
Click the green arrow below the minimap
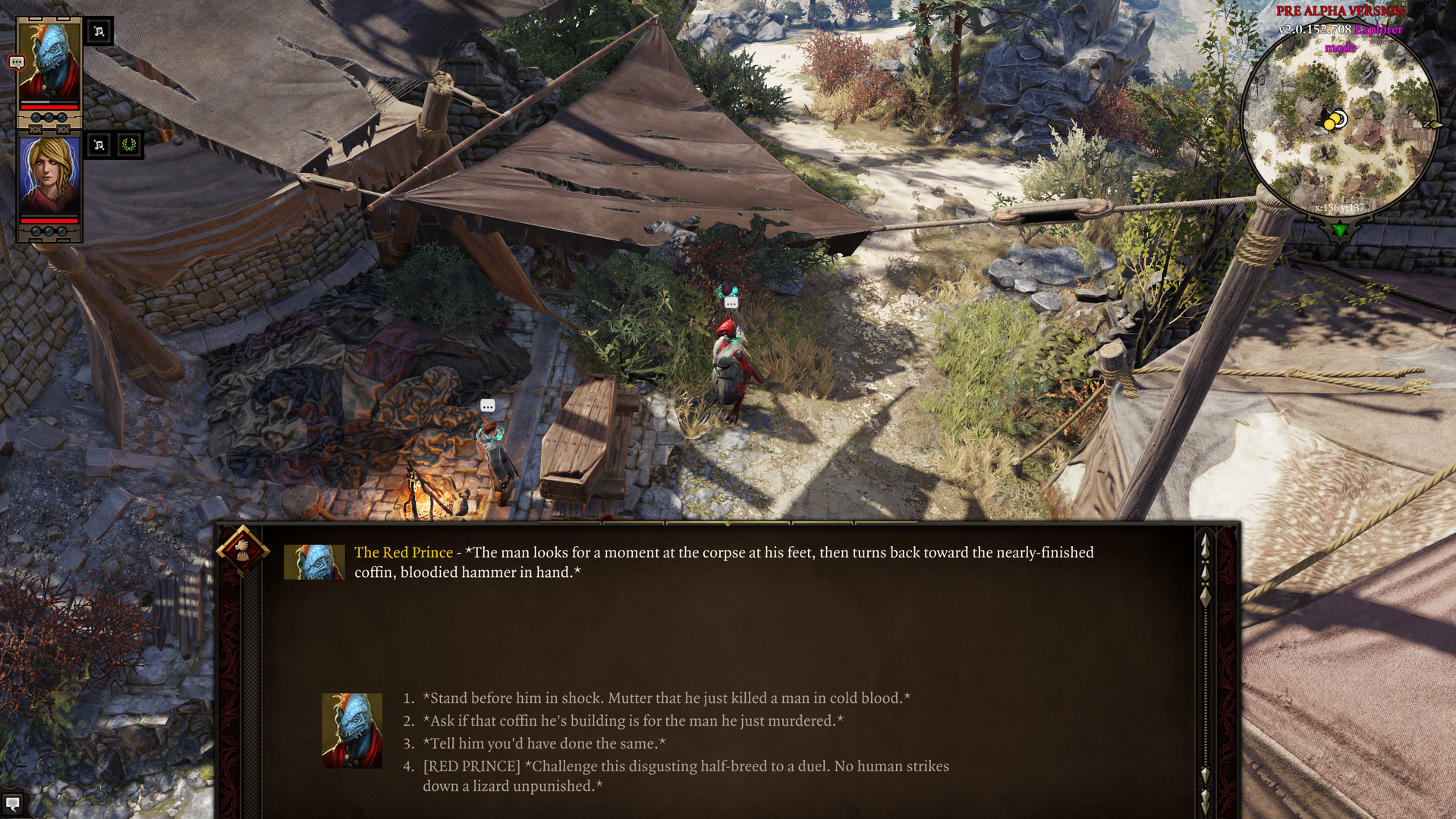coord(1340,231)
